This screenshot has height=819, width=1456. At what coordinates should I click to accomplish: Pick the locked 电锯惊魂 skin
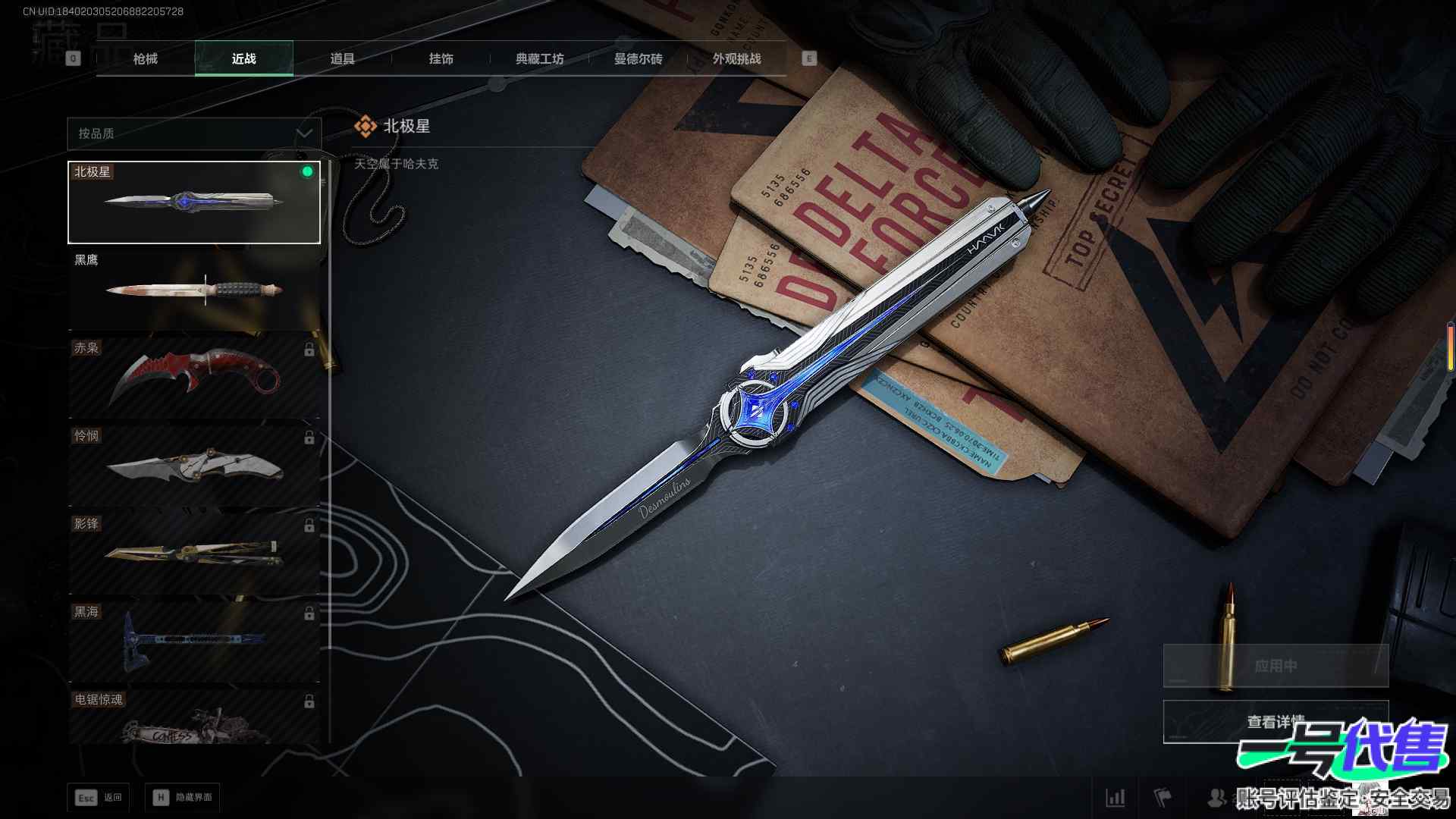click(194, 717)
